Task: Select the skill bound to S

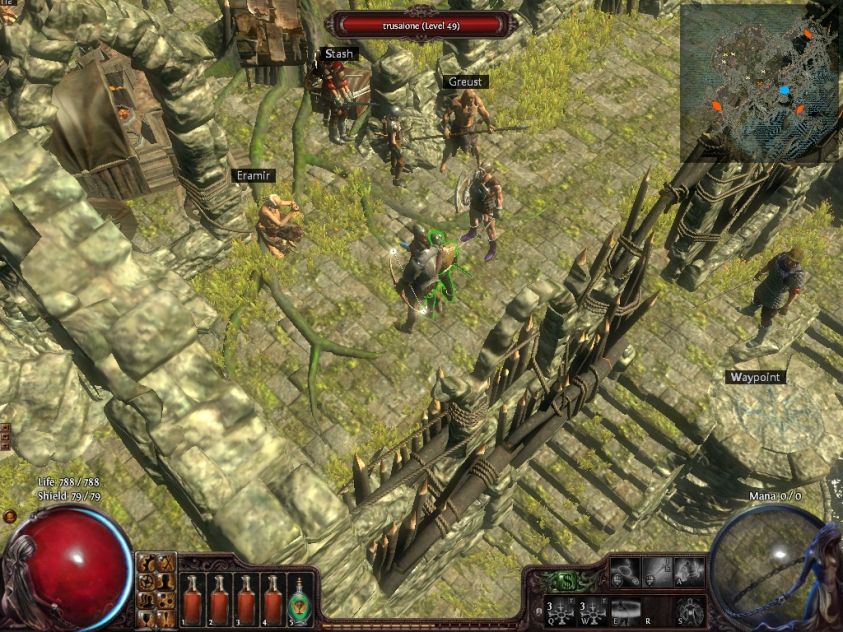Action: point(689,609)
